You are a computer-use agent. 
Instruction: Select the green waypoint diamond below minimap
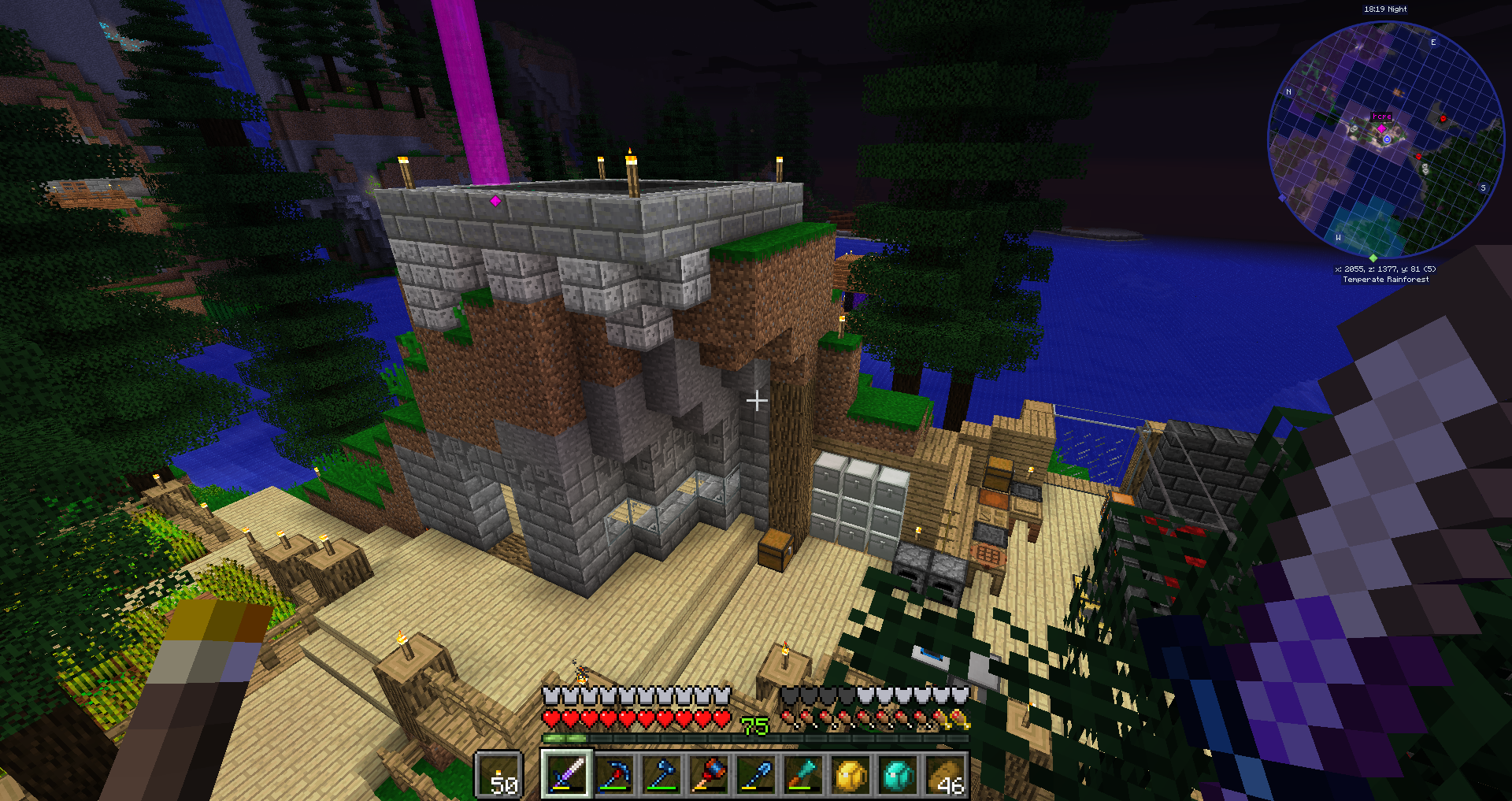(x=1373, y=258)
